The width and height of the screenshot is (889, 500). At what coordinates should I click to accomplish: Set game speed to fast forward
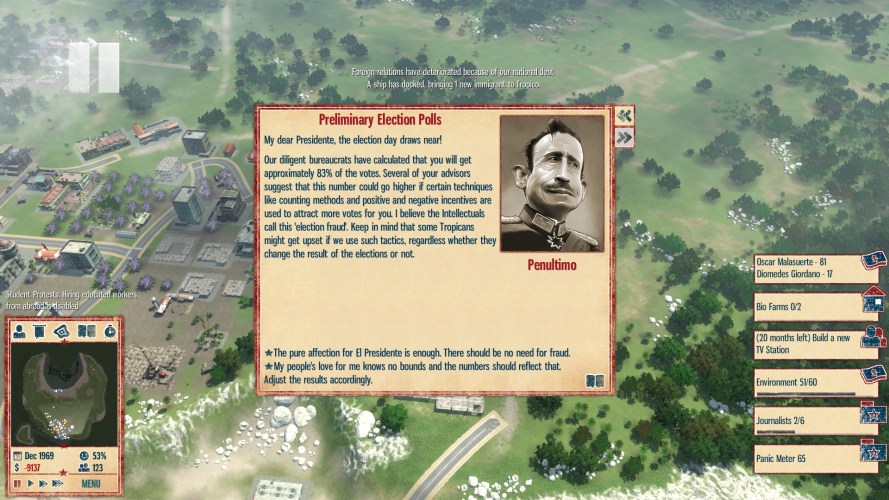coord(42,484)
